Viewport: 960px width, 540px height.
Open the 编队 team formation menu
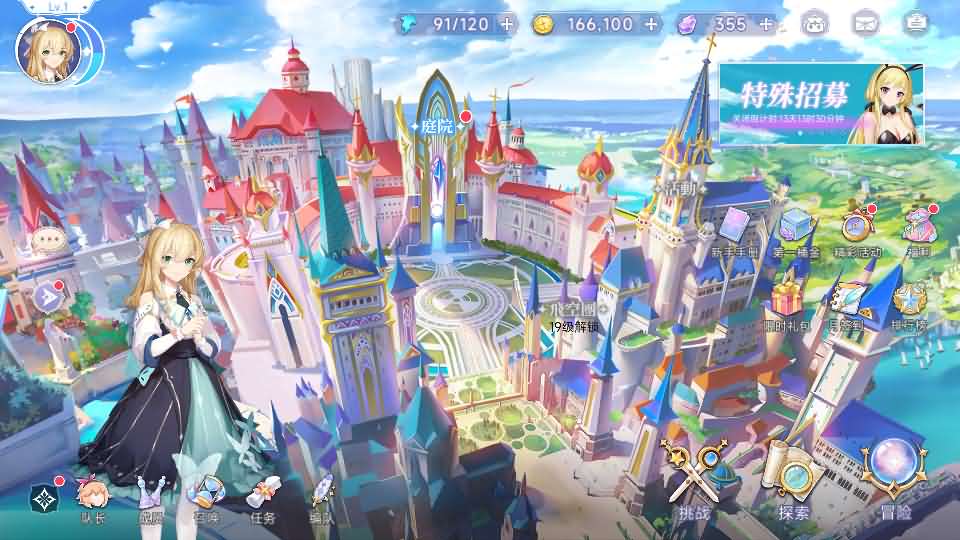point(322,500)
